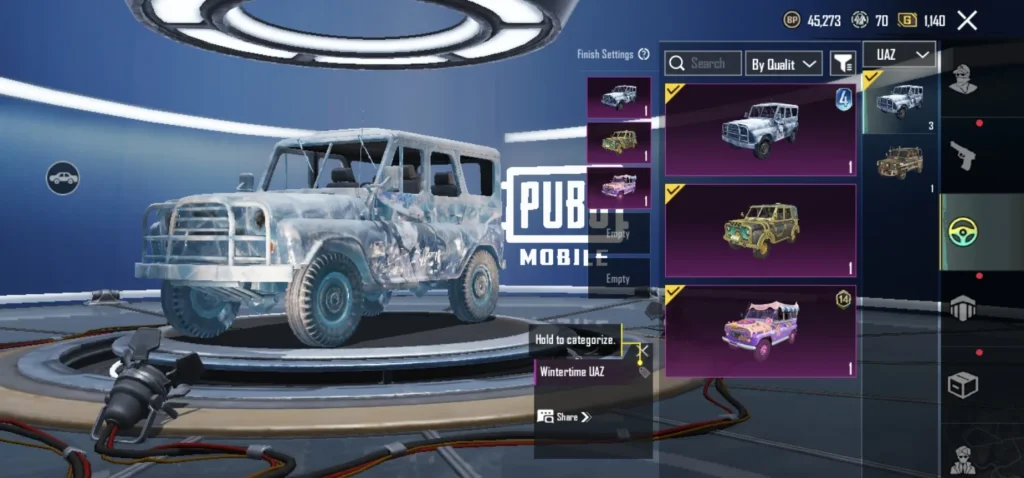Show the Finish Settings help question mark
The height and width of the screenshot is (478, 1024).
644,54
